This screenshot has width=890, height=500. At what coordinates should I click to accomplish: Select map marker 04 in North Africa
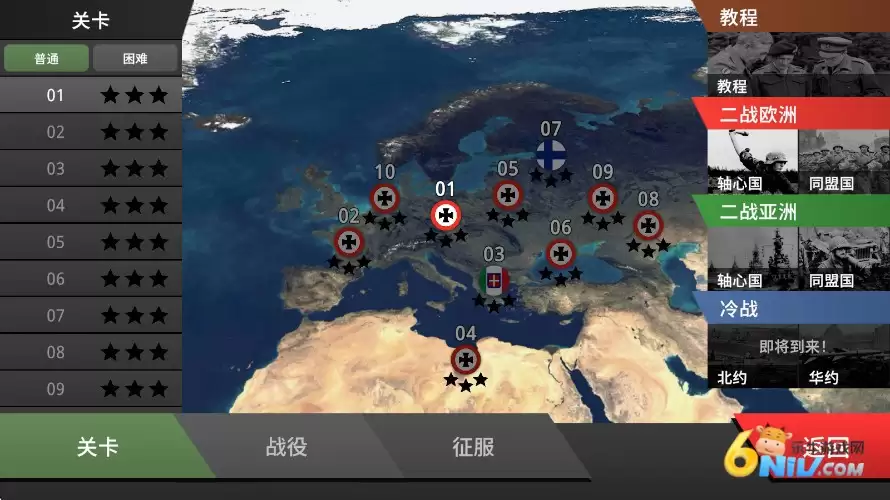(465, 359)
